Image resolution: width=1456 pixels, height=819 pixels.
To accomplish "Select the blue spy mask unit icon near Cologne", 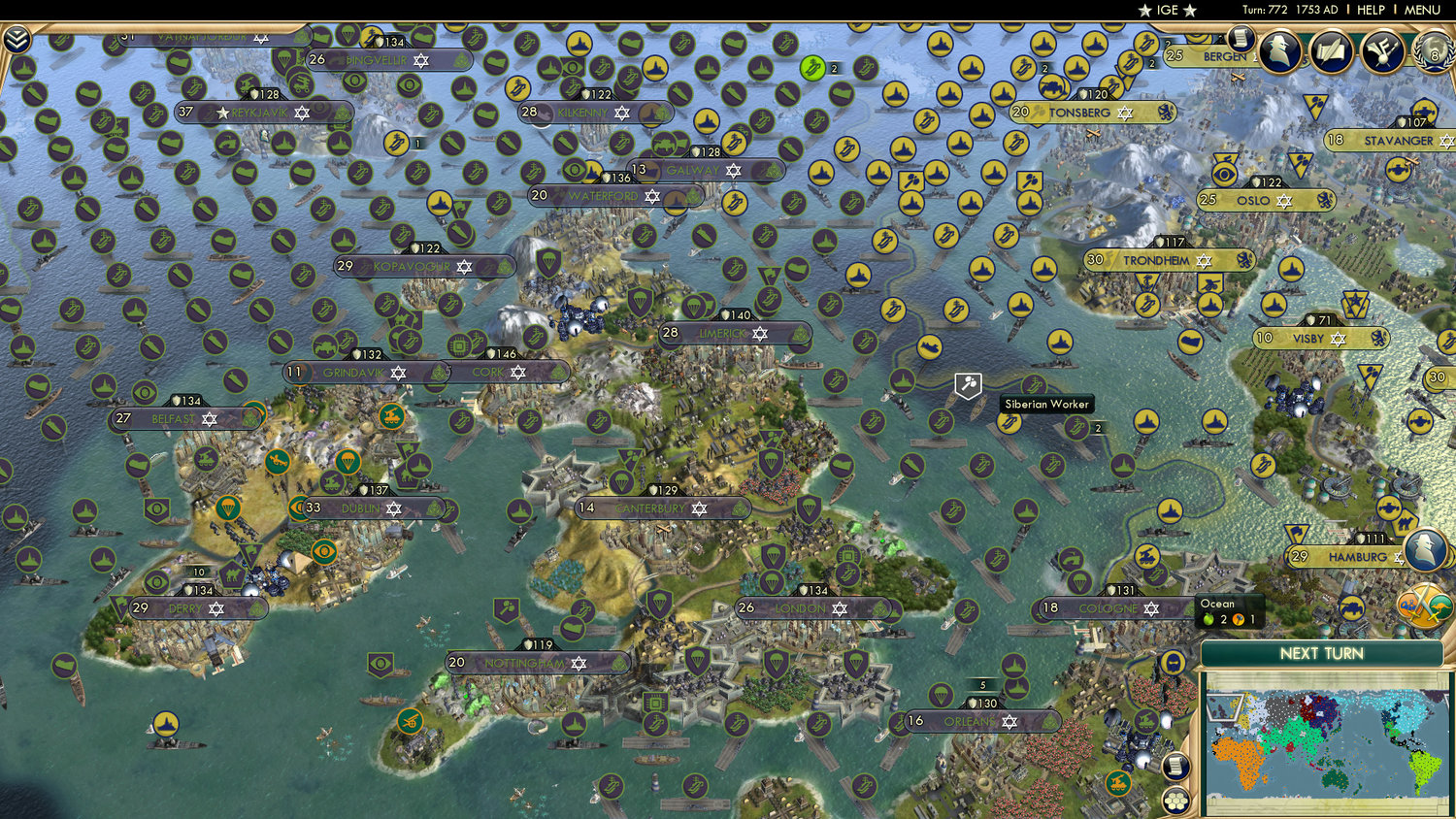I will [x=1174, y=663].
